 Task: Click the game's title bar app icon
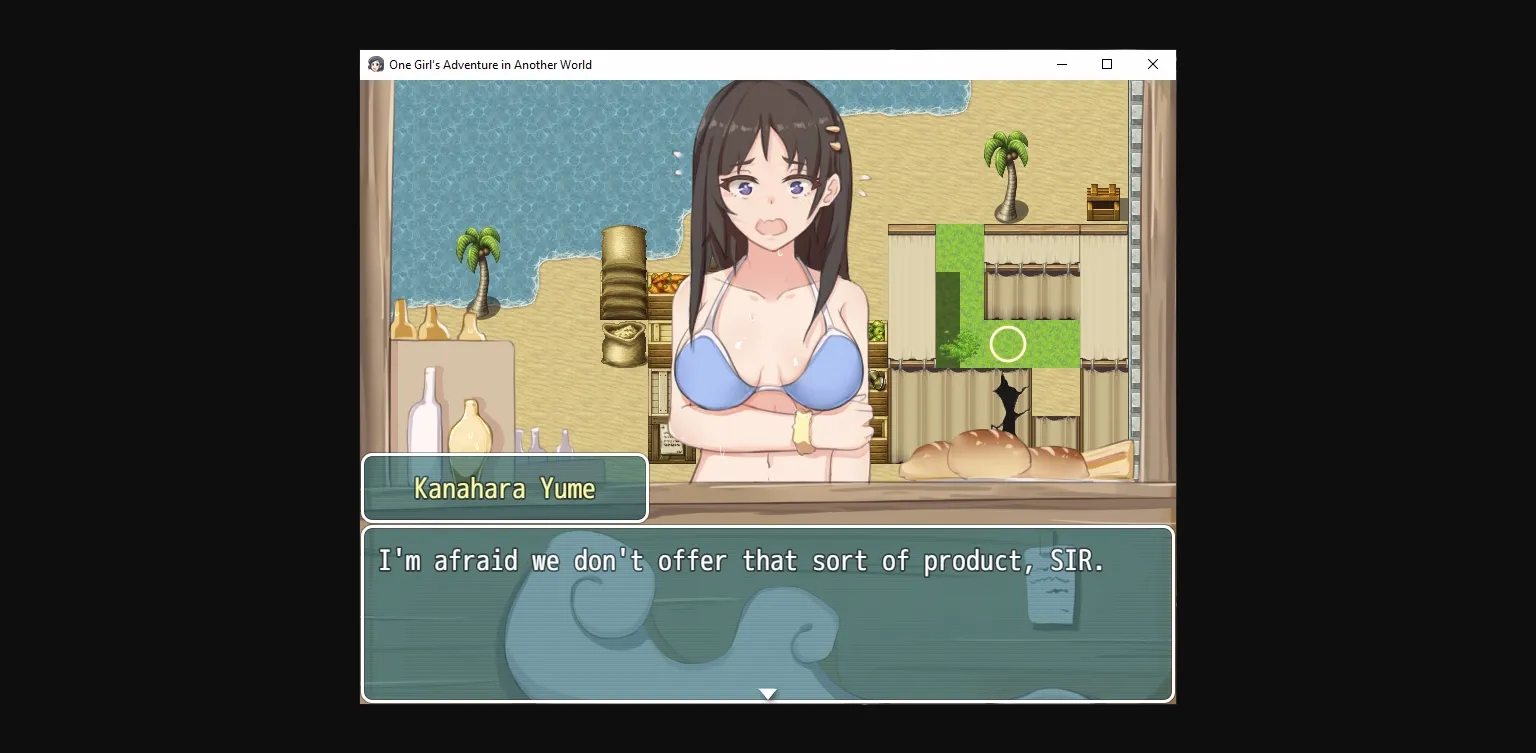coord(375,64)
